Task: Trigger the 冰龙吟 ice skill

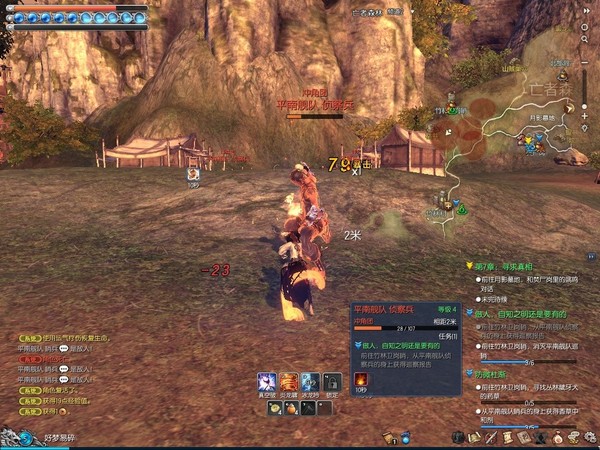Action: click(311, 382)
